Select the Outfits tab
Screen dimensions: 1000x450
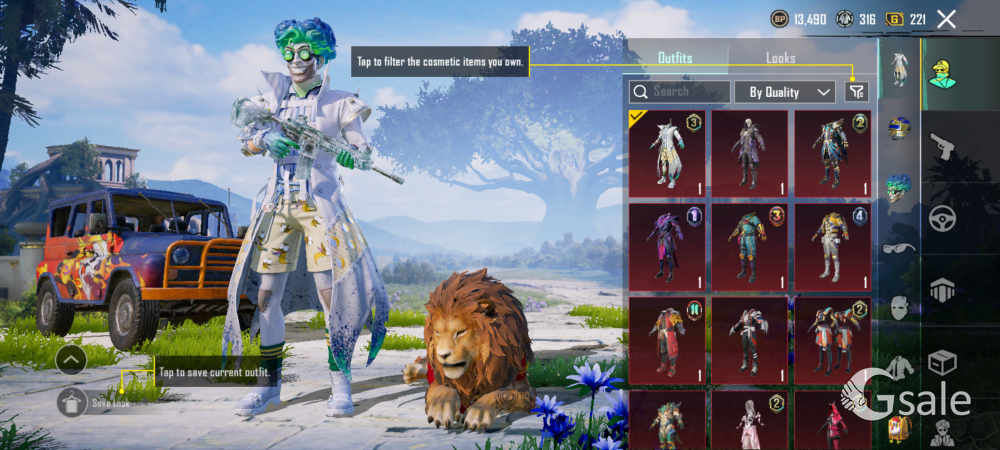tap(675, 58)
